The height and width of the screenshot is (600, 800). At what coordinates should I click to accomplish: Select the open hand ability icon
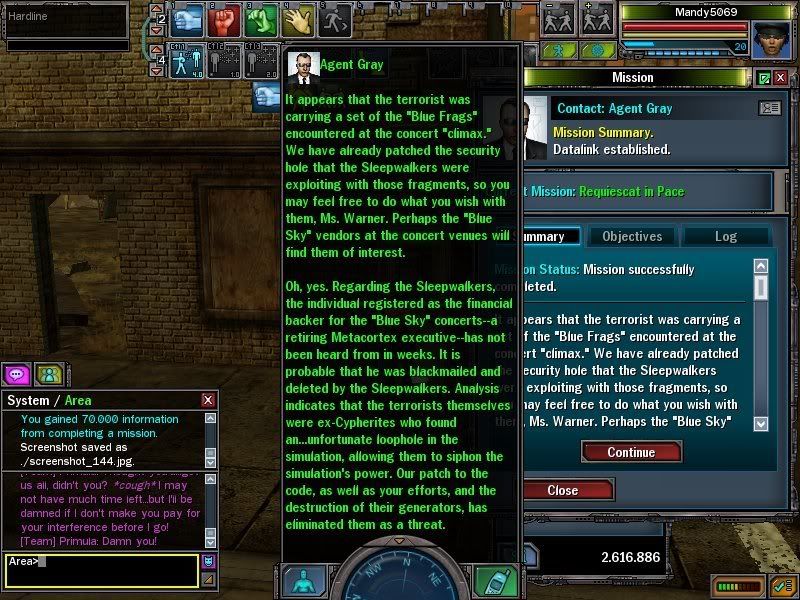coord(297,19)
